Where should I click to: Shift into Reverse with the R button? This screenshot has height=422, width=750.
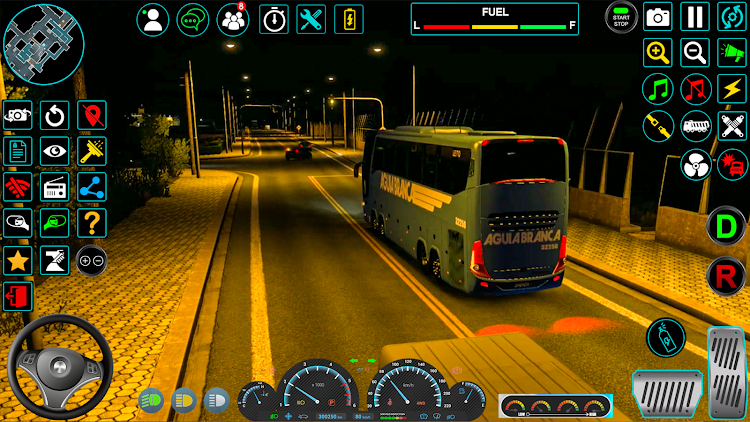click(x=726, y=276)
